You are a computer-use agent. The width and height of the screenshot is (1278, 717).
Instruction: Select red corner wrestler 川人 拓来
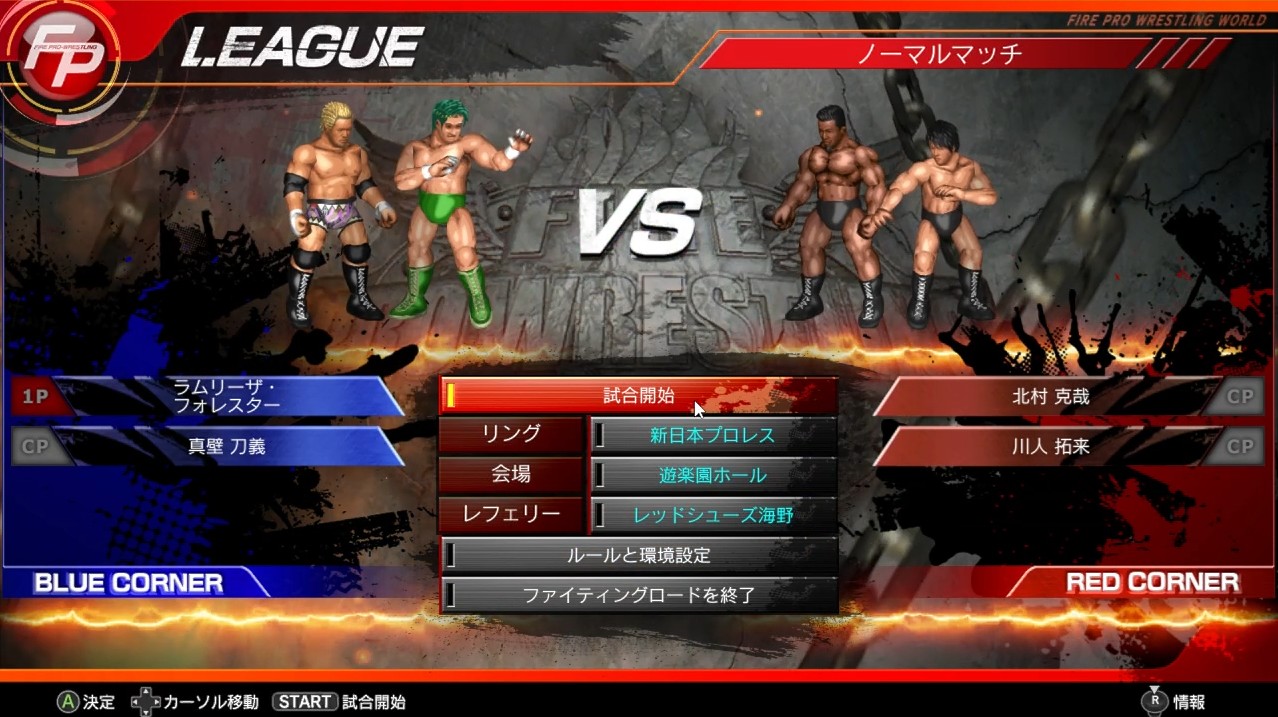pos(1050,447)
